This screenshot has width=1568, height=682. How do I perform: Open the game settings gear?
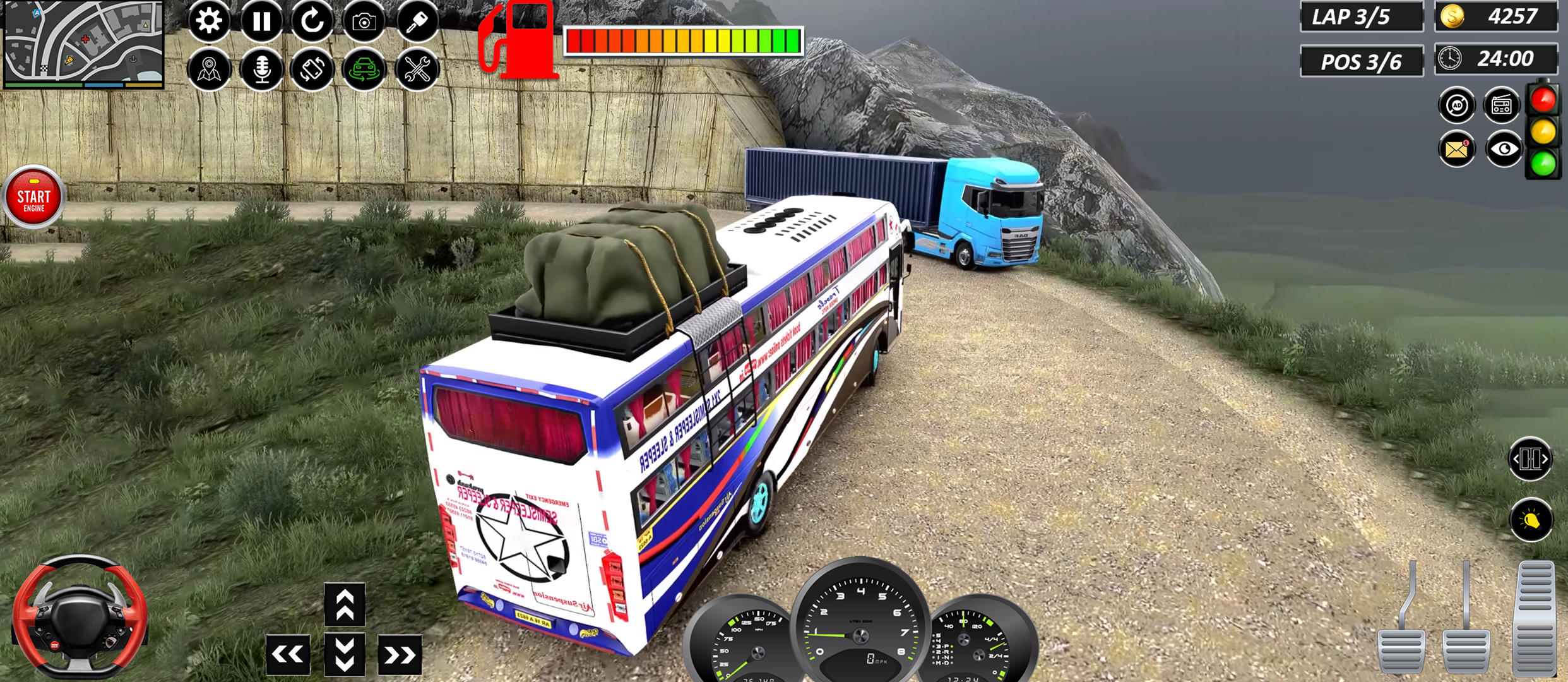(x=210, y=20)
